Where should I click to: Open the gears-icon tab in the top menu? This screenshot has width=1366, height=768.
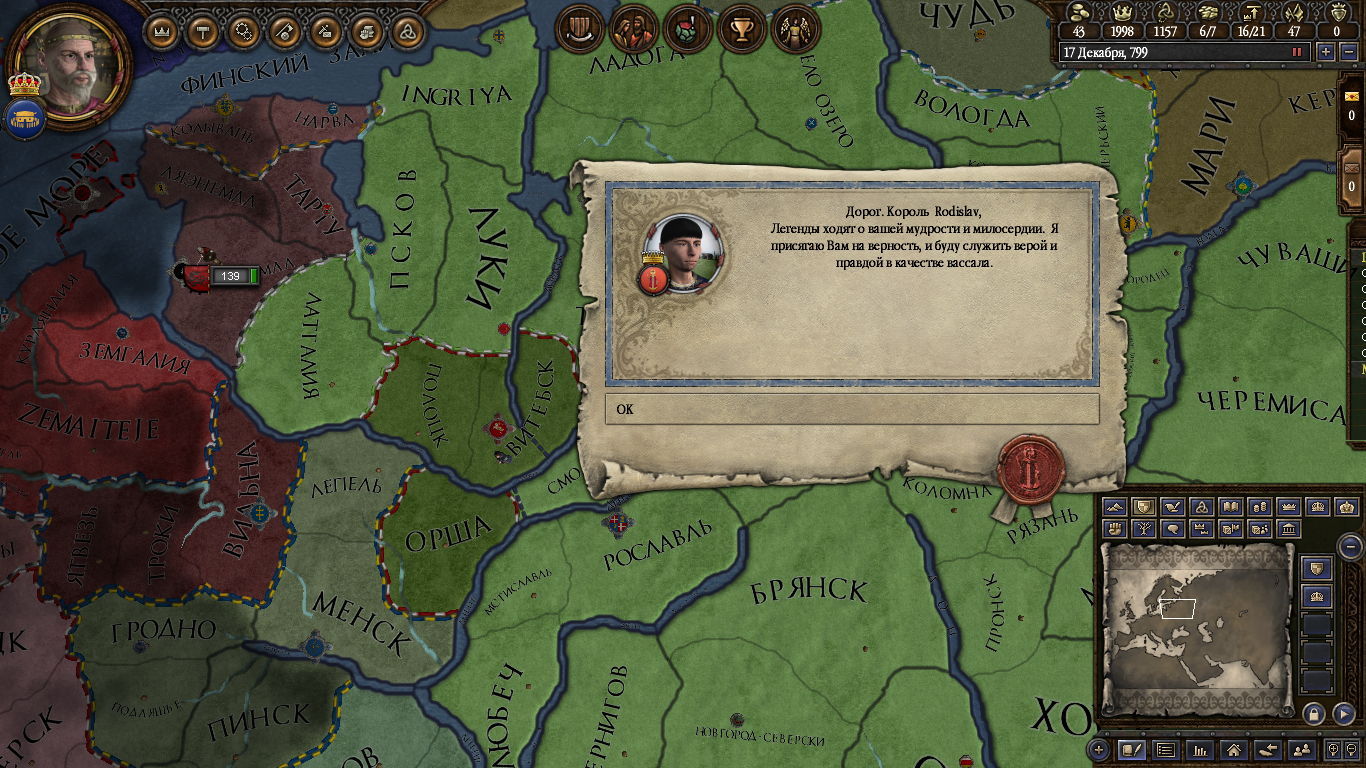pos(244,31)
